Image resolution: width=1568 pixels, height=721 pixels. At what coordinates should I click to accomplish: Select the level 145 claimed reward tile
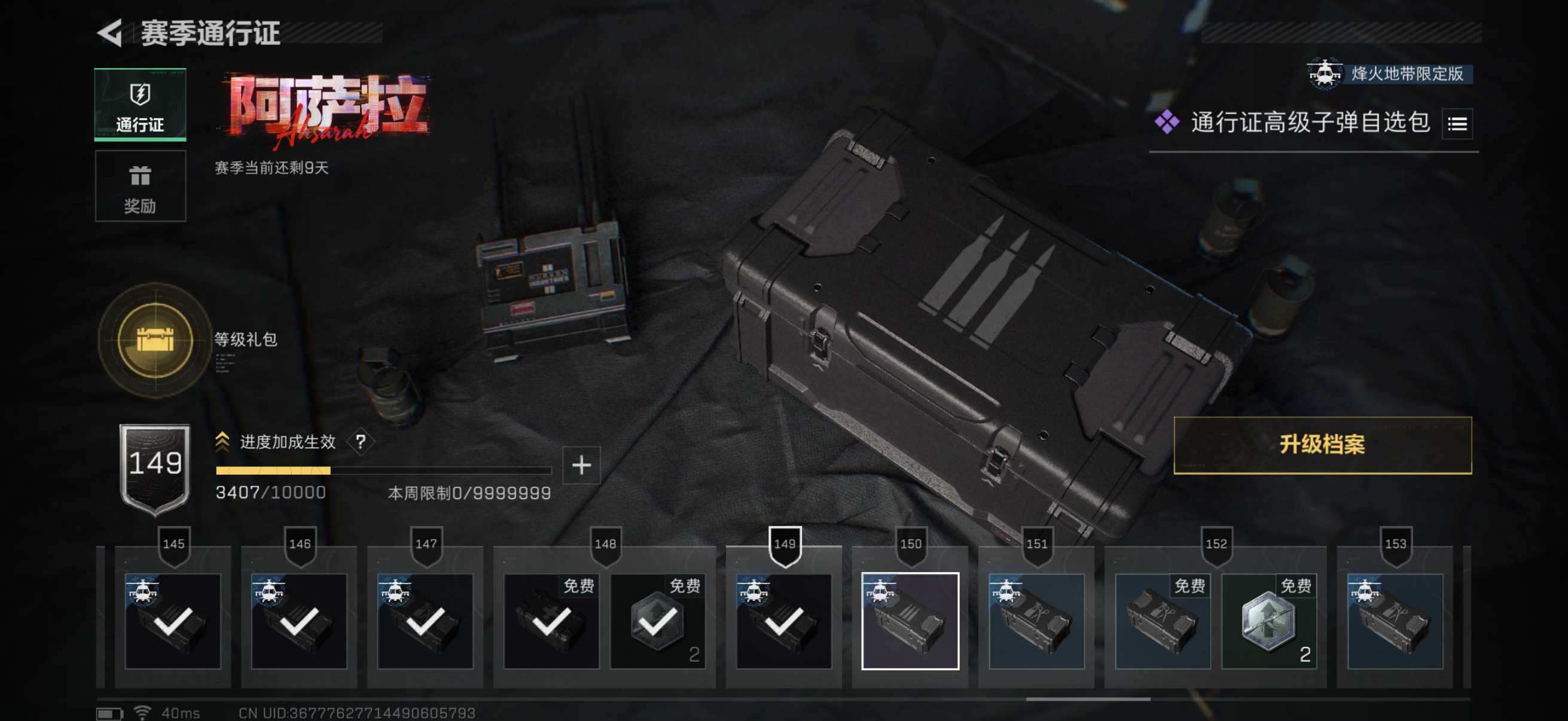pyautogui.click(x=173, y=621)
